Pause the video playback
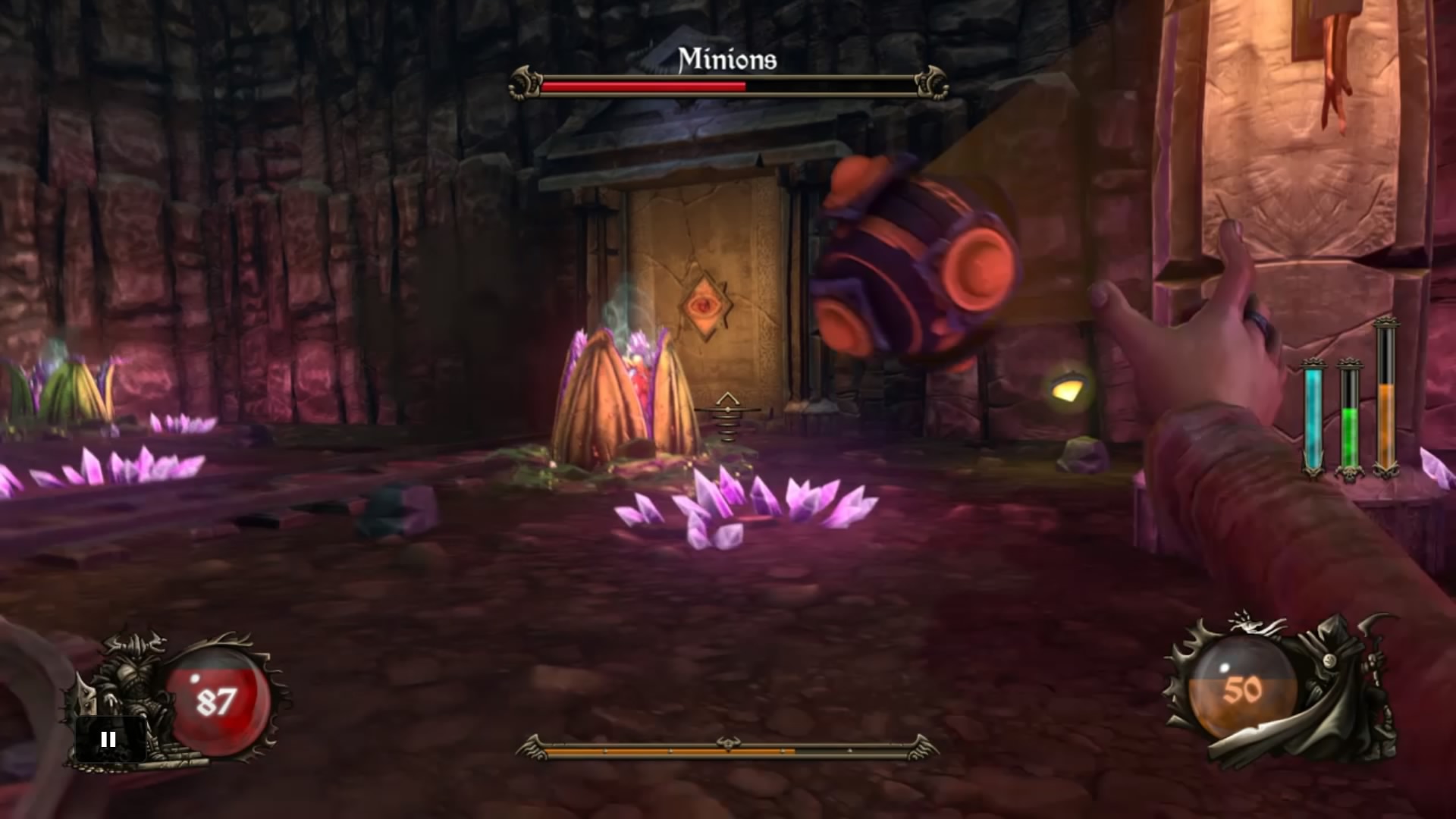Viewport: 1456px width, 819px height. coord(108,739)
